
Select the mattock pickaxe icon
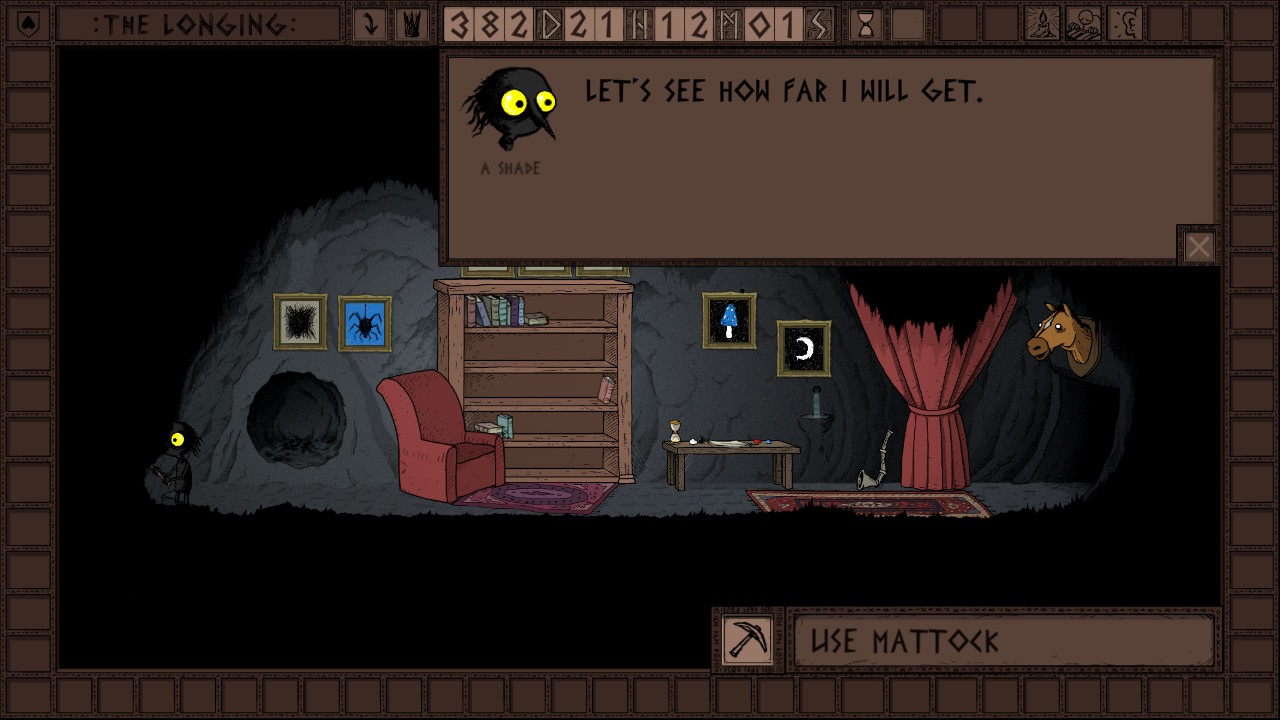[748, 640]
